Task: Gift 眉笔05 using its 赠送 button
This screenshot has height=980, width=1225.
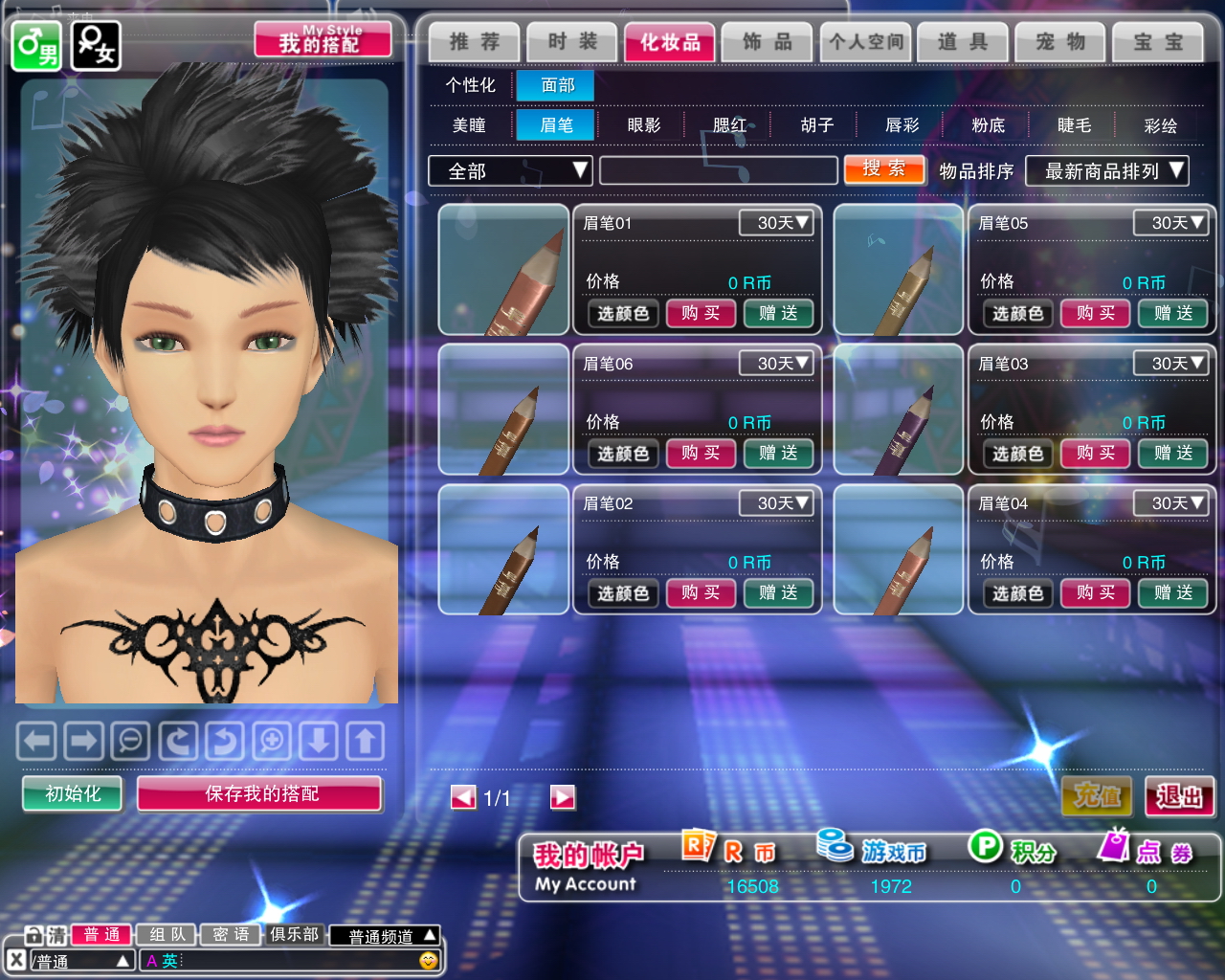Action: click(x=1172, y=313)
